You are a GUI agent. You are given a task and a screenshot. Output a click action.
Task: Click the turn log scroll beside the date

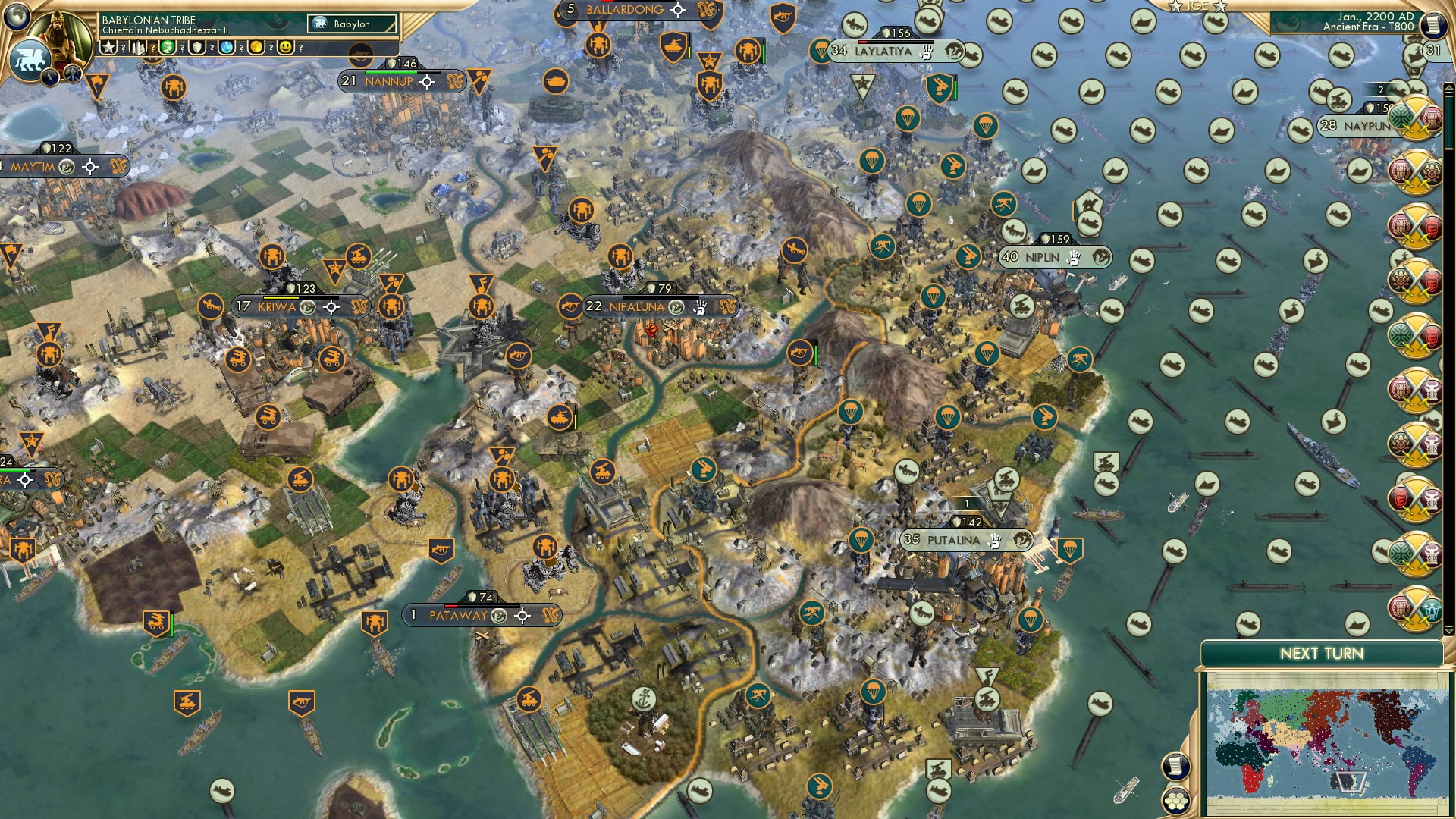(x=1432, y=25)
